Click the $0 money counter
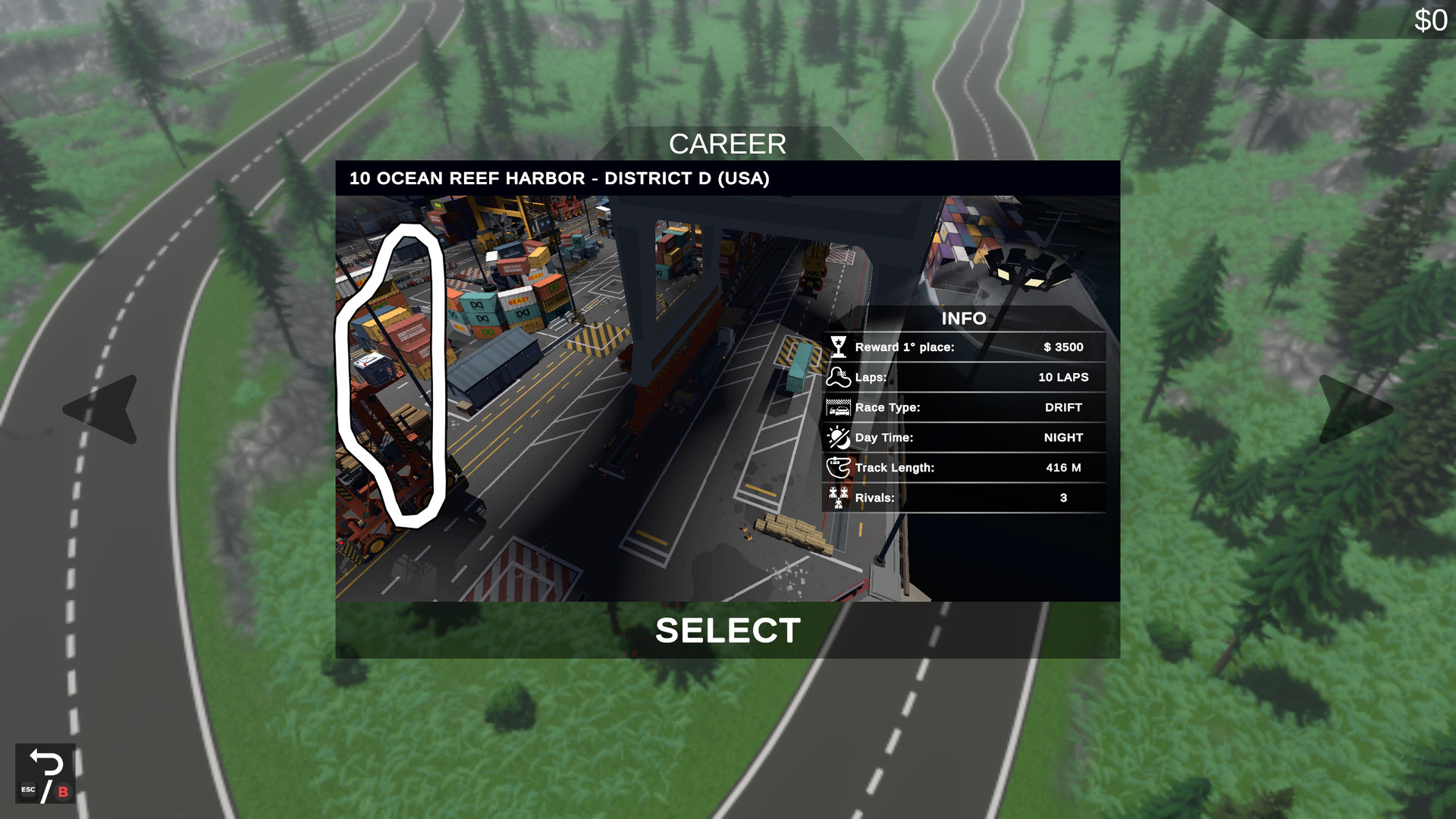This screenshot has width=1456, height=819. 1429,20
